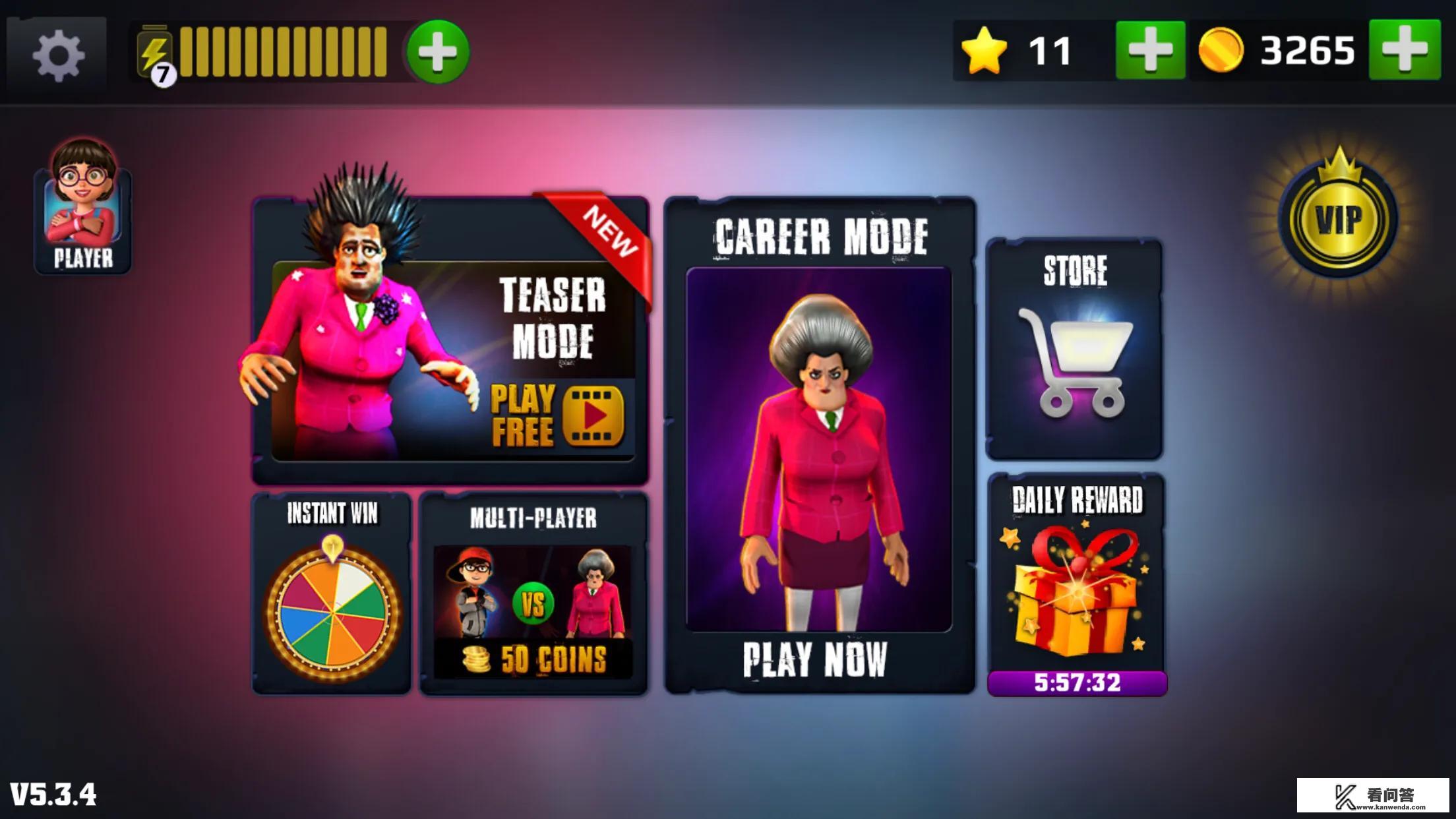
Task: Open the settings gear menu
Action: click(x=57, y=54)
